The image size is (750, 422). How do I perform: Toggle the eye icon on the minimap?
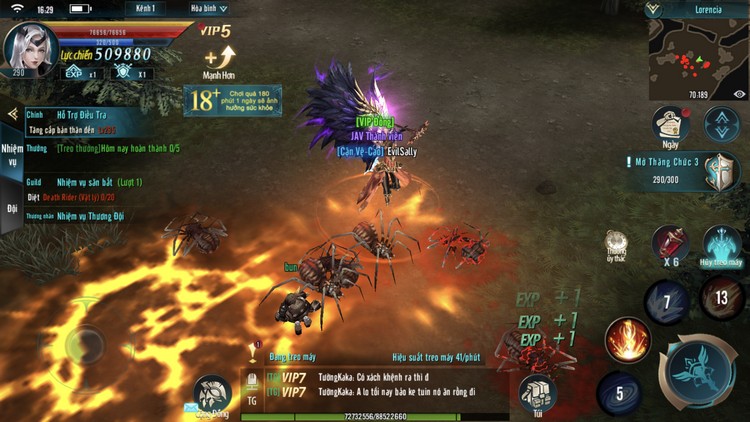click(739, 95)
